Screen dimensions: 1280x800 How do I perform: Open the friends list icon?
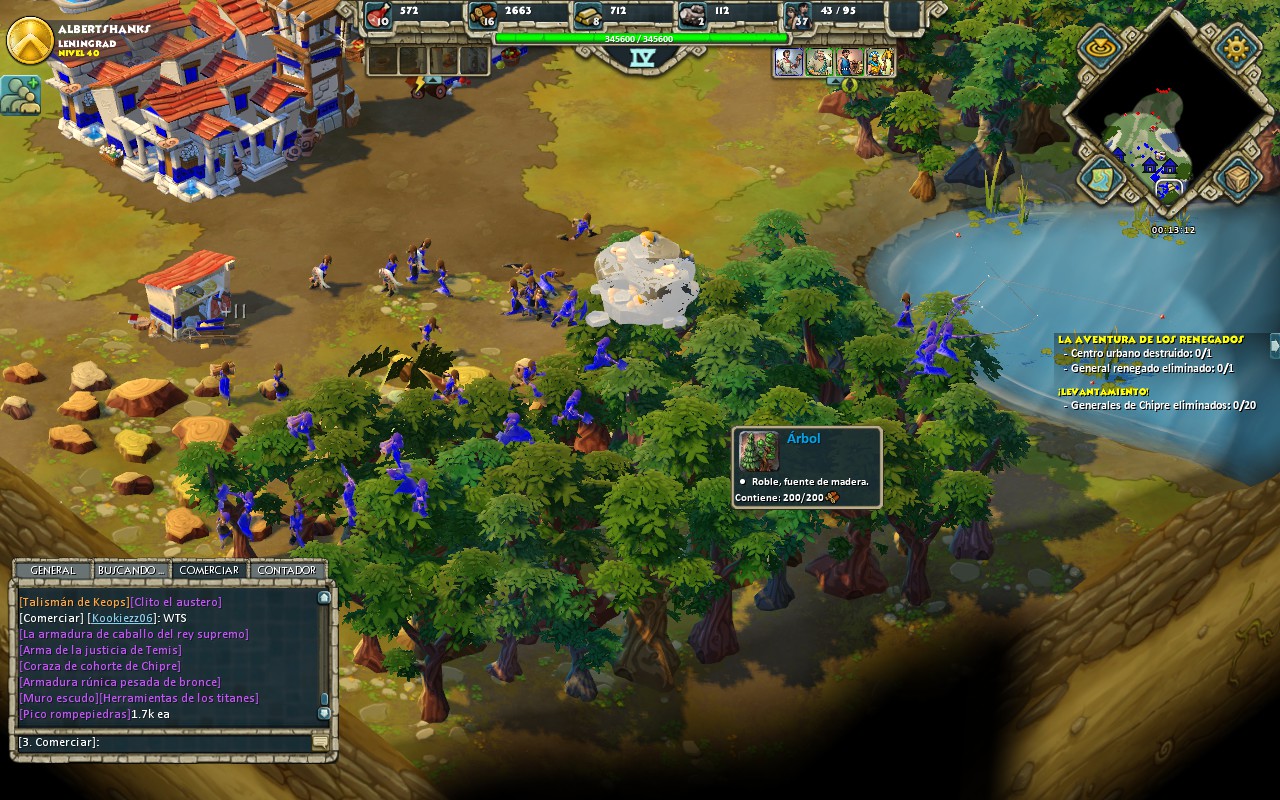click(x=20, y=95)
